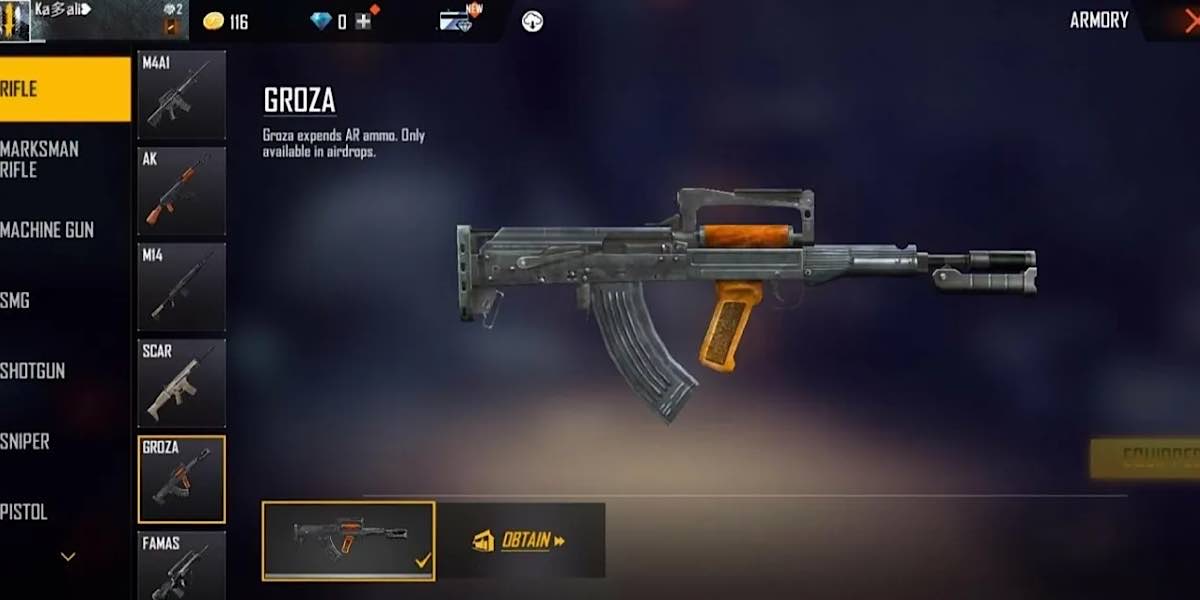Choose the FAMAS rifle tile
This screenshot has height=600, width=1200.
(x=181, y=565)
